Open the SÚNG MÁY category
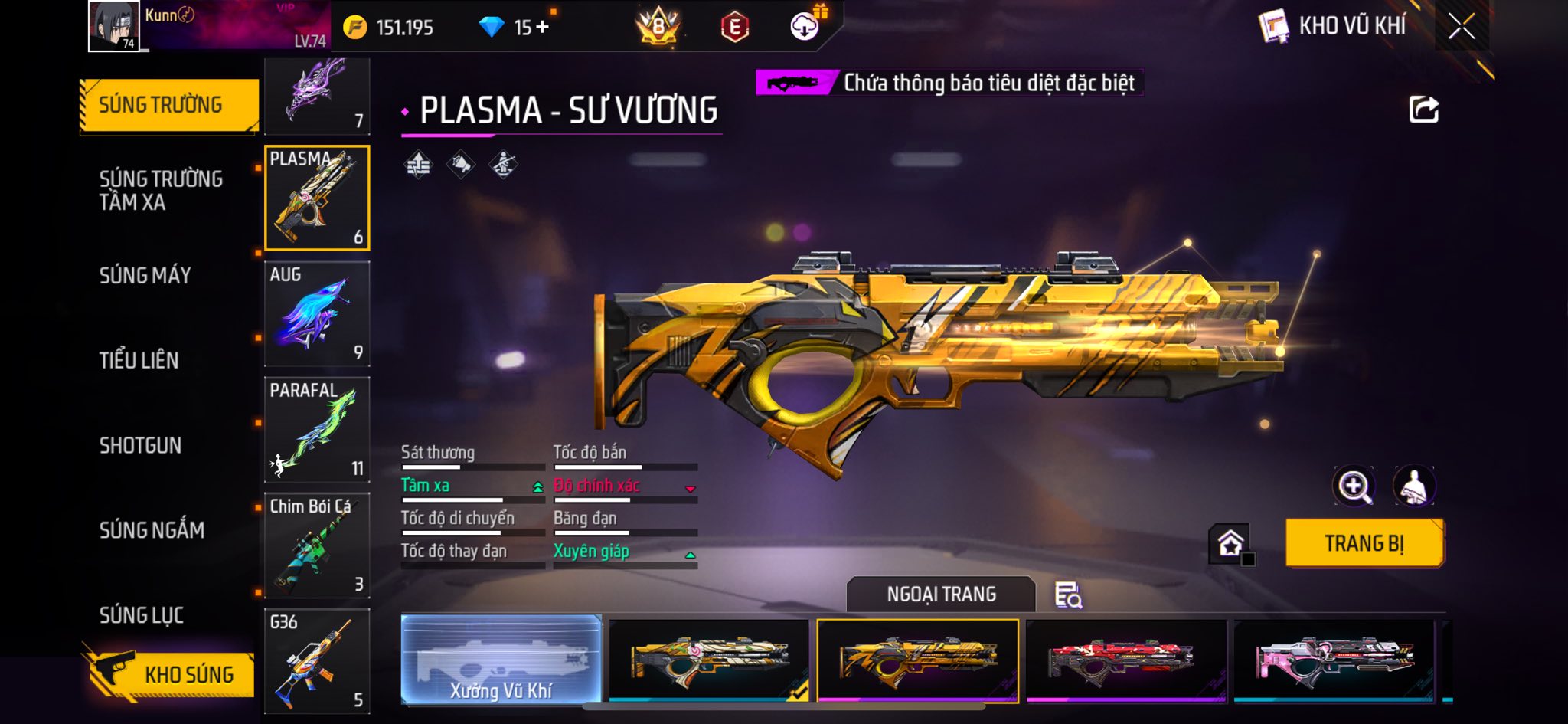This screenshot has height=724, width=1568. pos(145,276)
